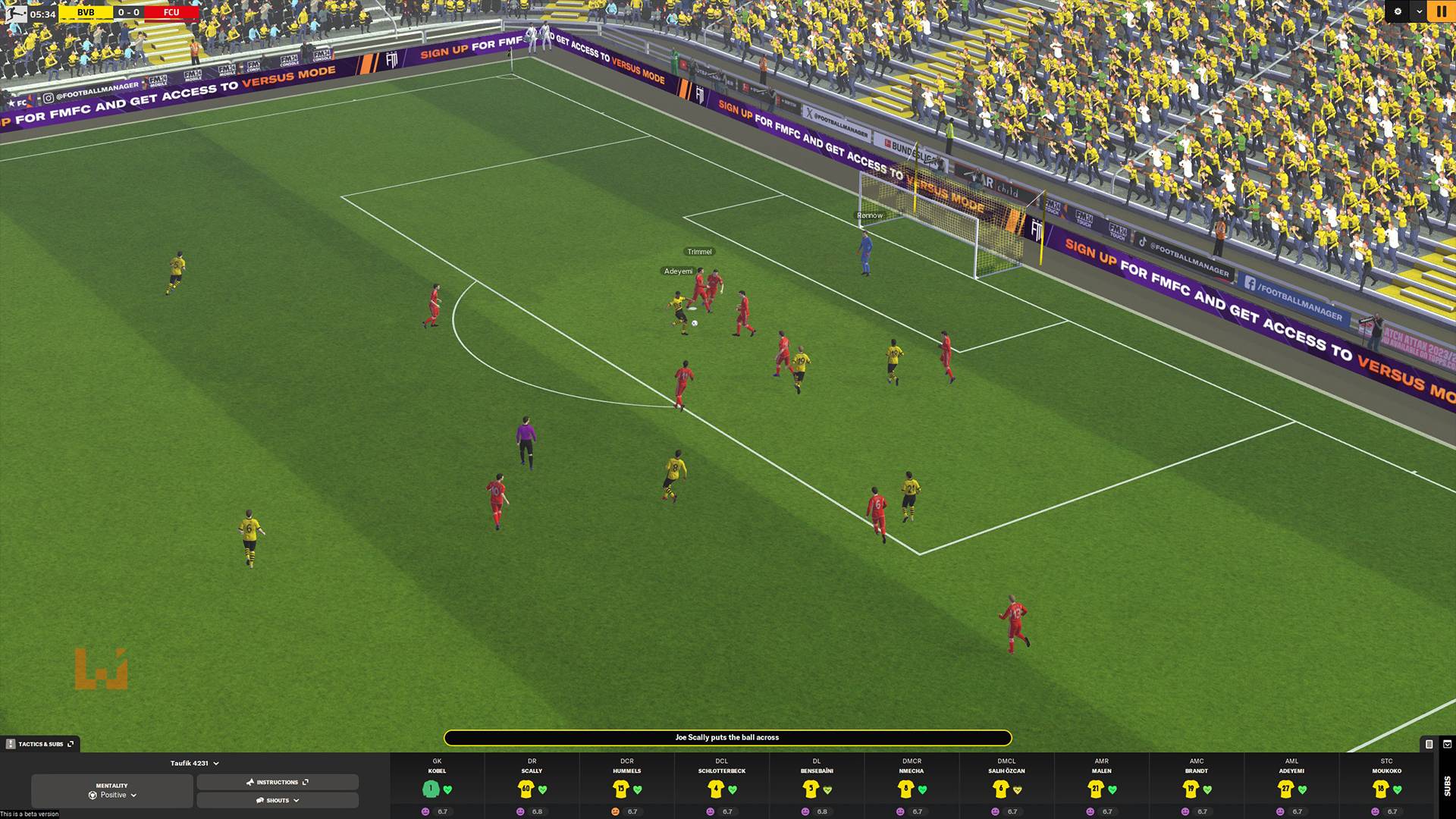This screenshot has height=819, width=1456.
Task: Pause the match with the orange button
Action: [1441, 11]
